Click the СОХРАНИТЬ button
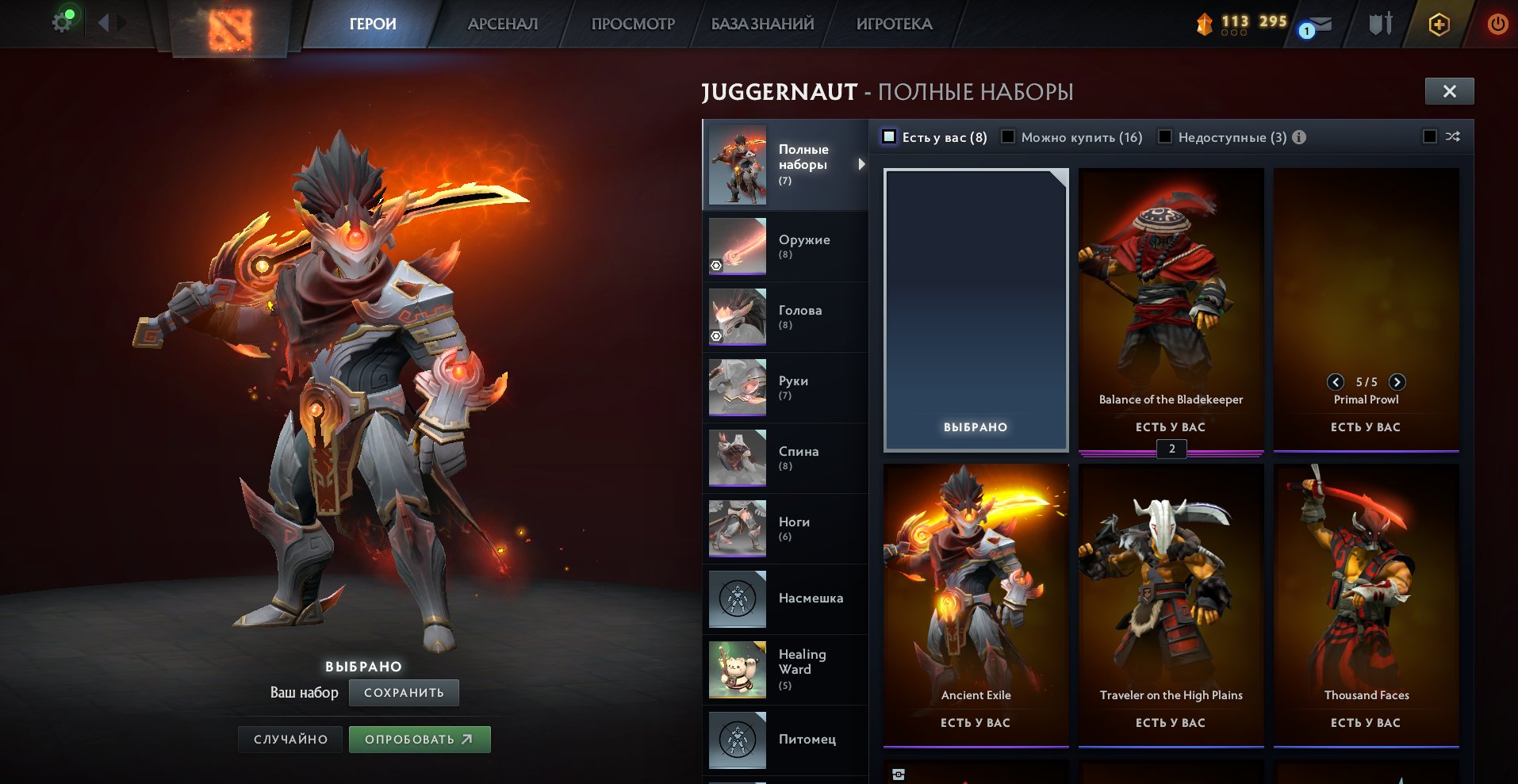This screenshot has height=784, width=1518. click(x=404, y=693)
